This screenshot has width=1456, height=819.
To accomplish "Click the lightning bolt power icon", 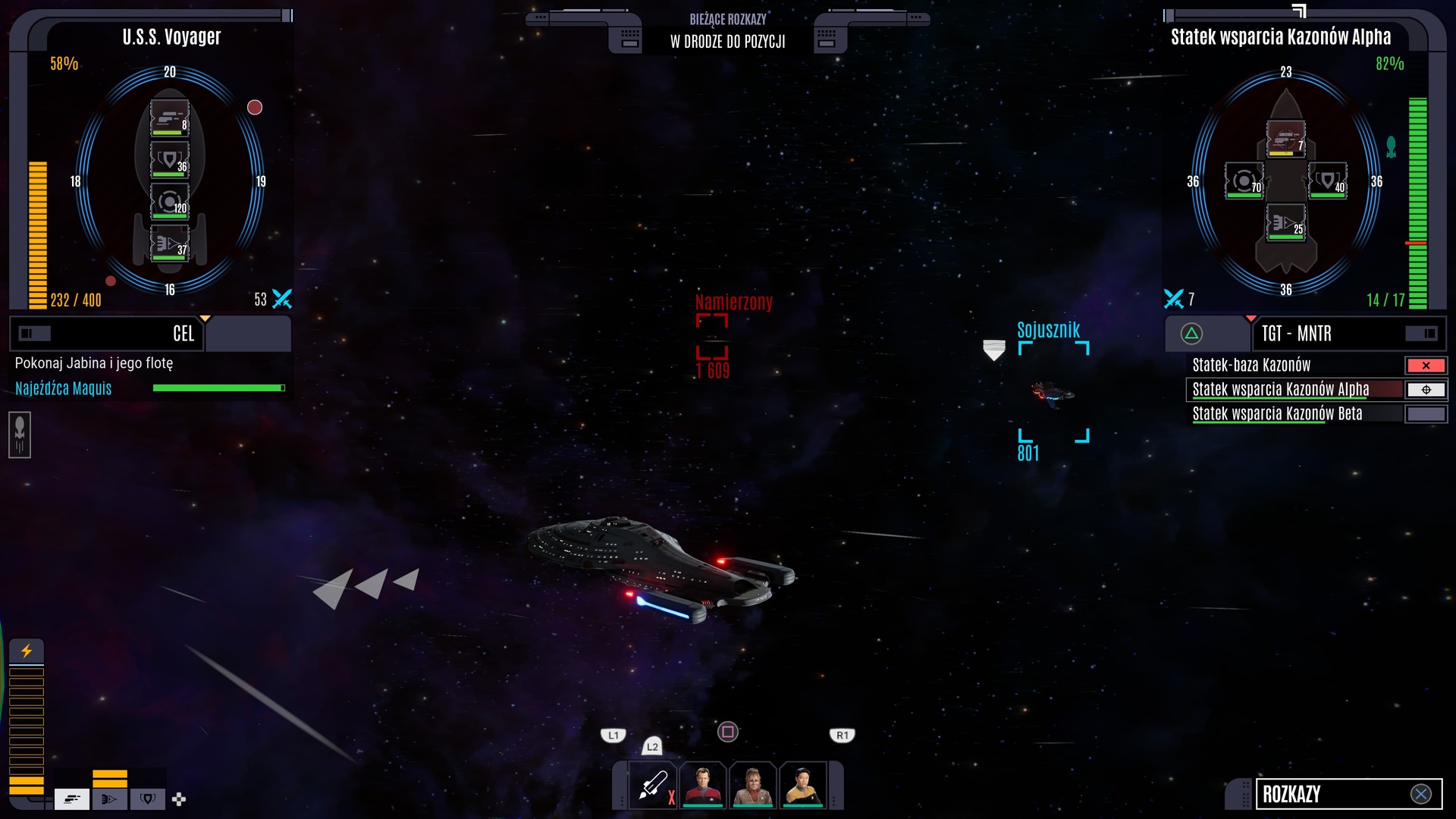I will (x=27, y=651).
